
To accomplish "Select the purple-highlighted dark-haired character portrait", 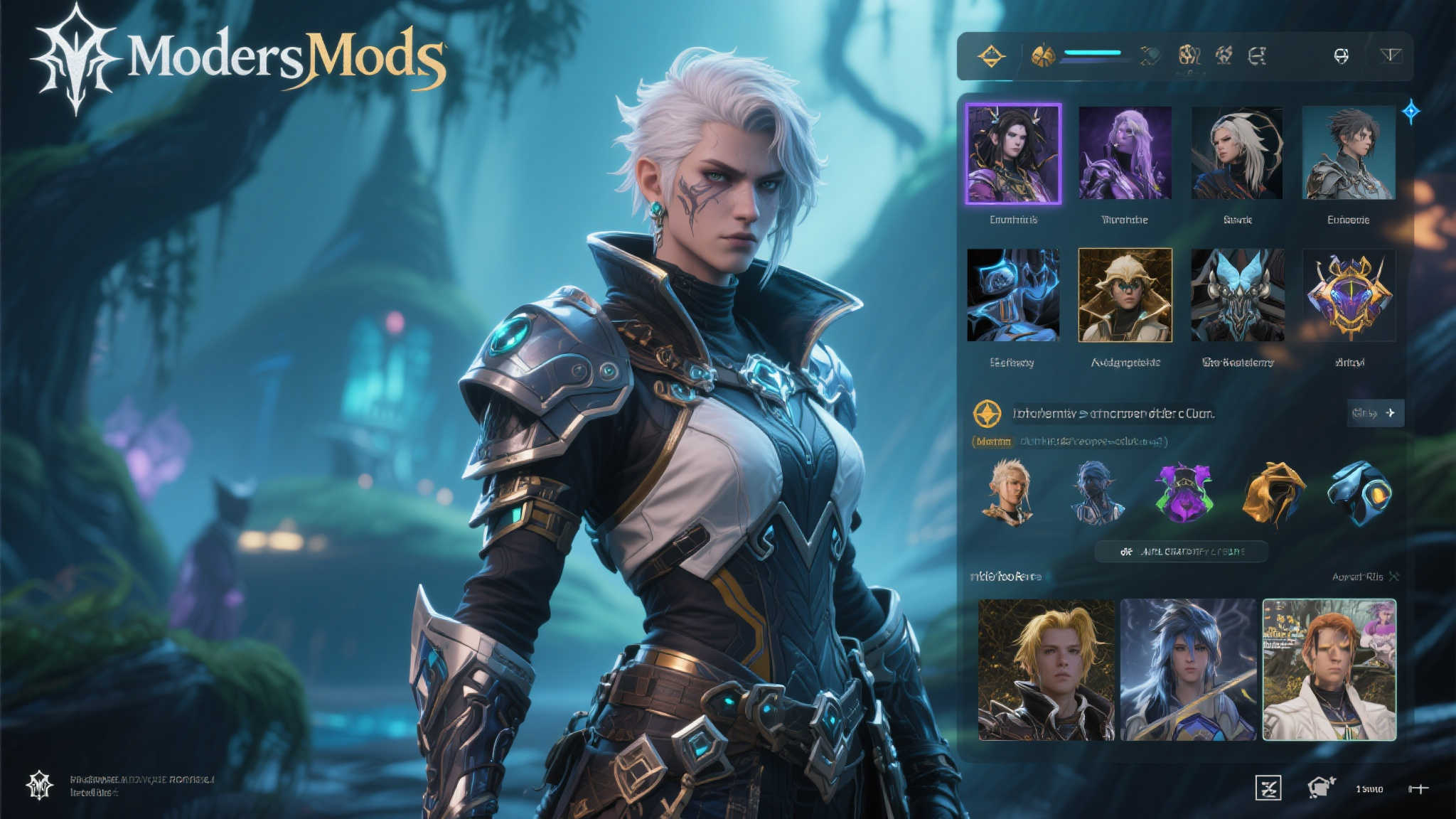I will [1013, 154].
